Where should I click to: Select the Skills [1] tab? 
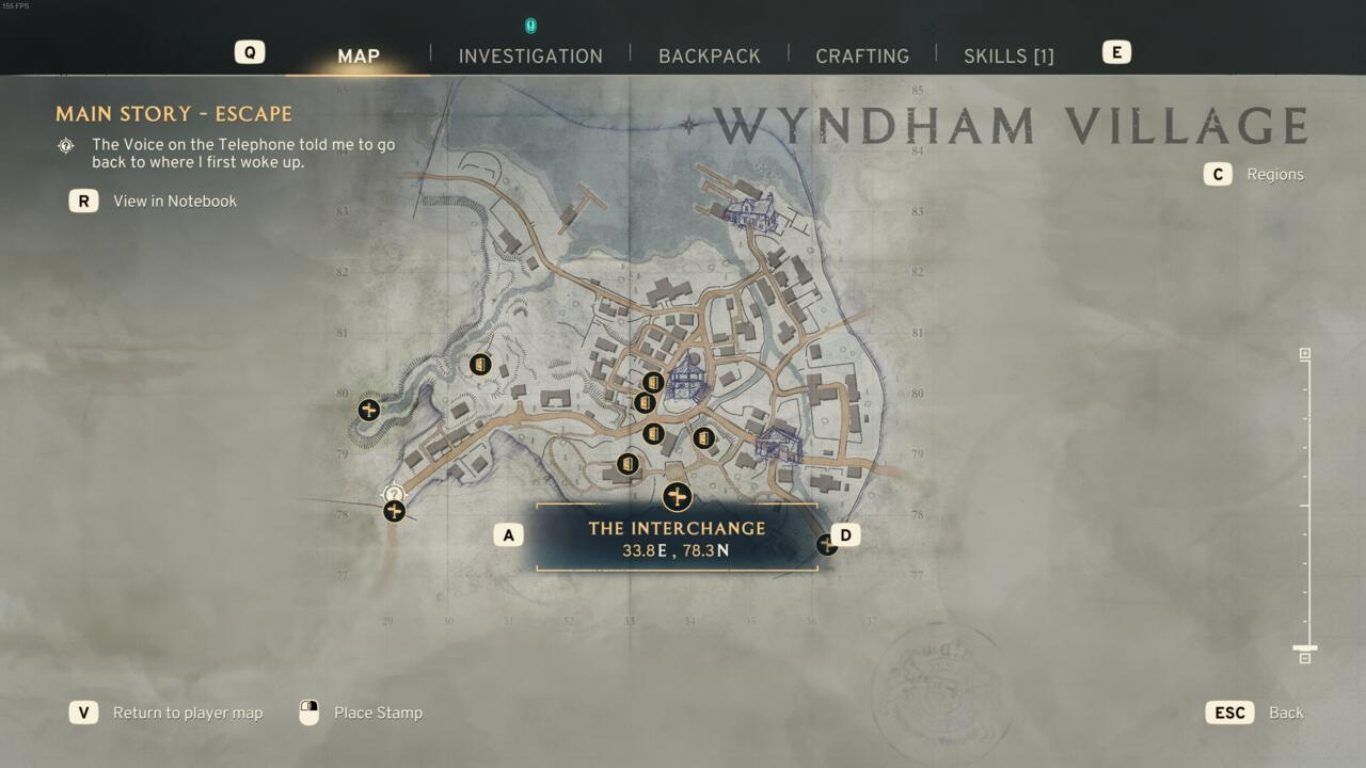click(1008, 56)
